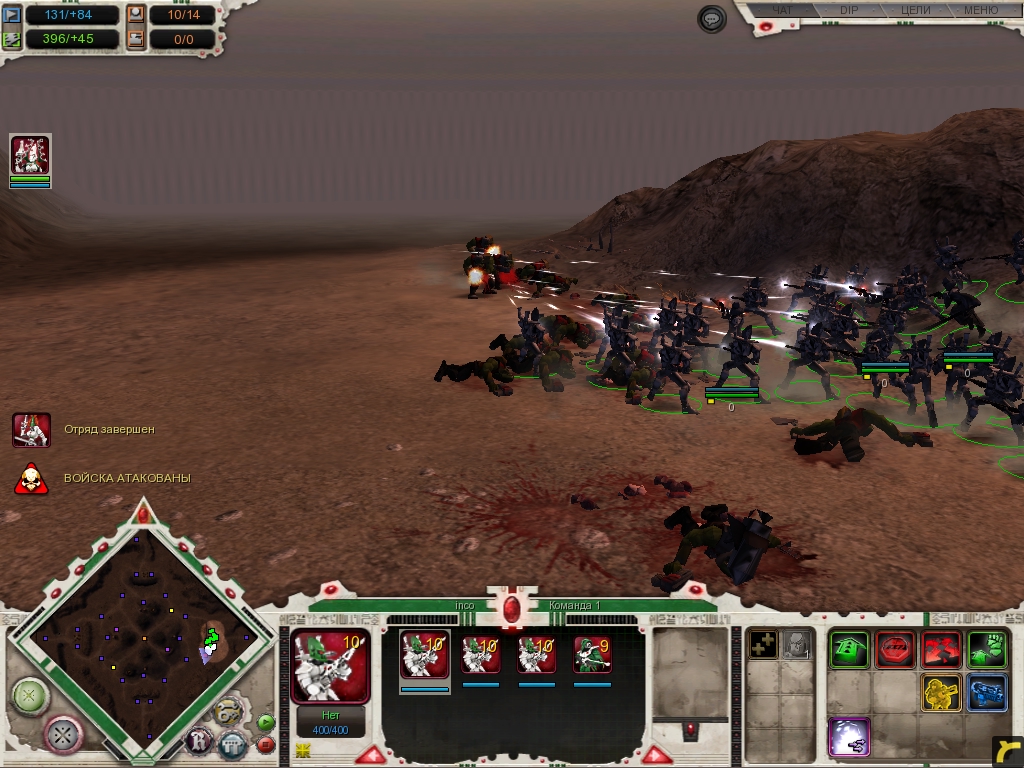Image resolution: width=1024 pixels, height=768 pixels.
Task: Open the DIP diplomacy screen
Action: point(848,10)
